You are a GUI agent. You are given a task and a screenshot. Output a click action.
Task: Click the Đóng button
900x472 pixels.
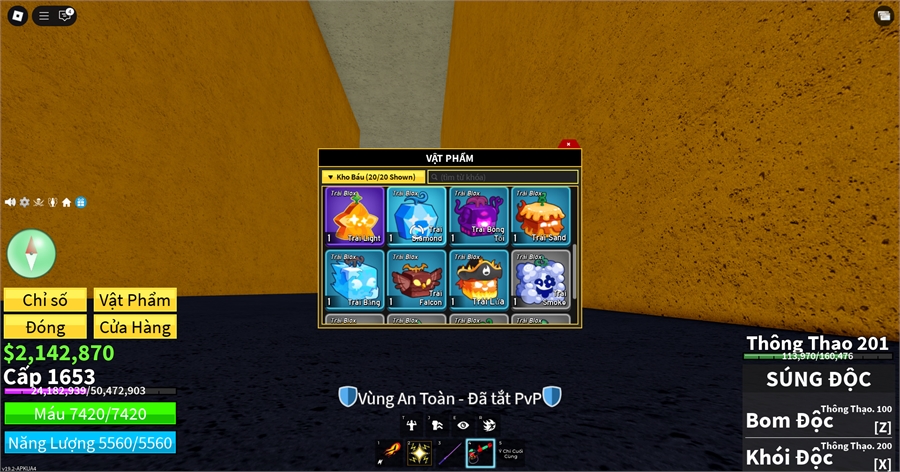pos(45,327)
